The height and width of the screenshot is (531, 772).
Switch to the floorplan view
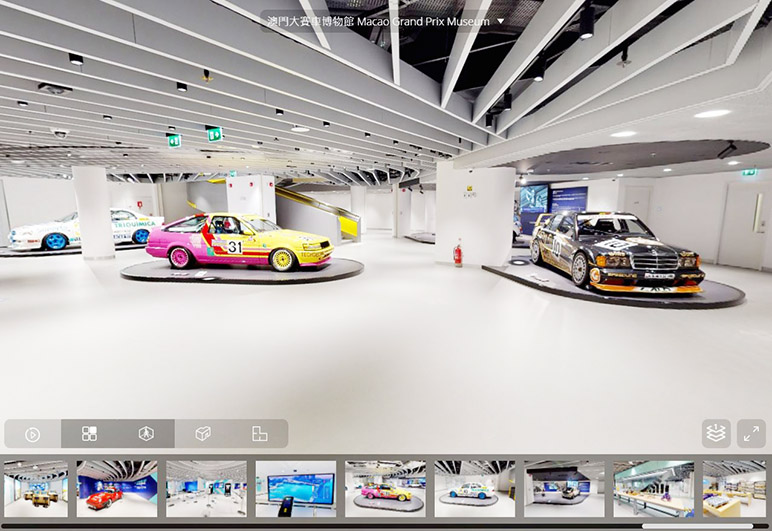260,434
